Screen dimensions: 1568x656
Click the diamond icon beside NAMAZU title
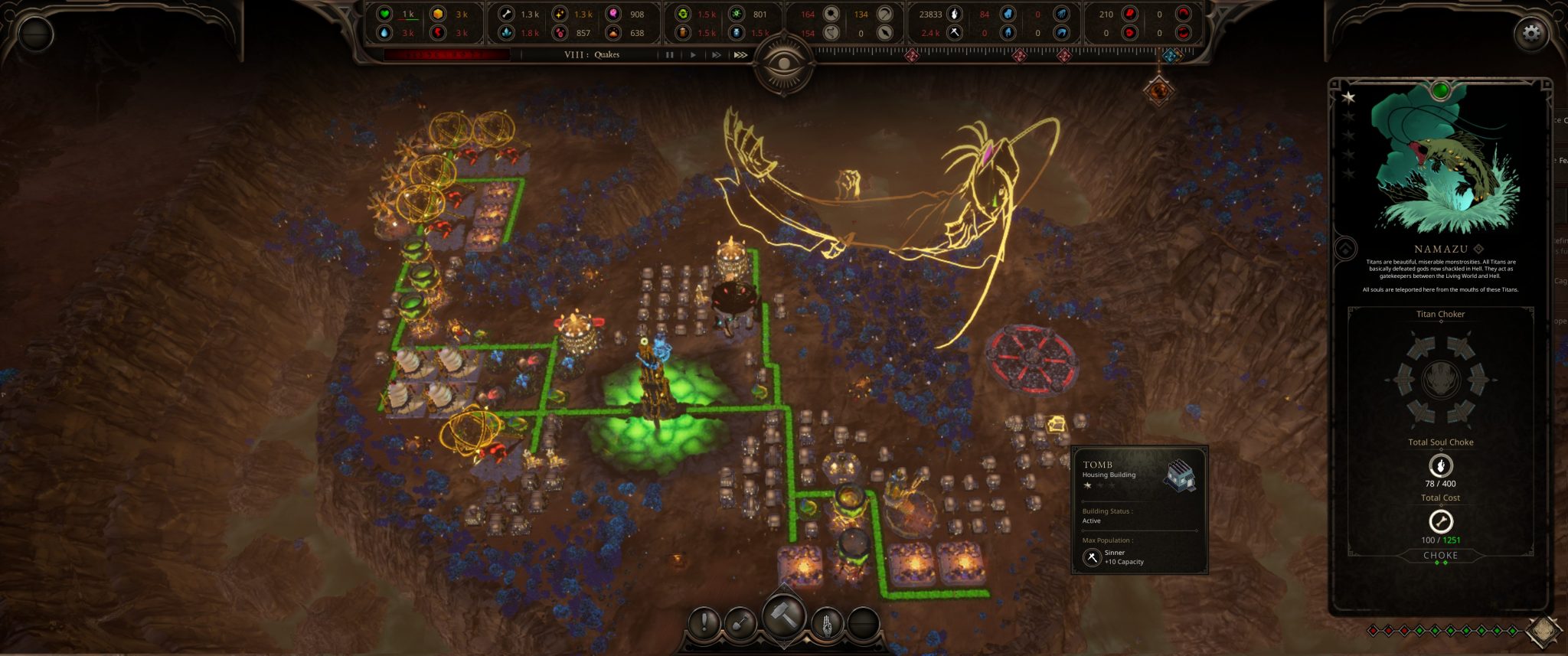click(x=1478, y=249)
